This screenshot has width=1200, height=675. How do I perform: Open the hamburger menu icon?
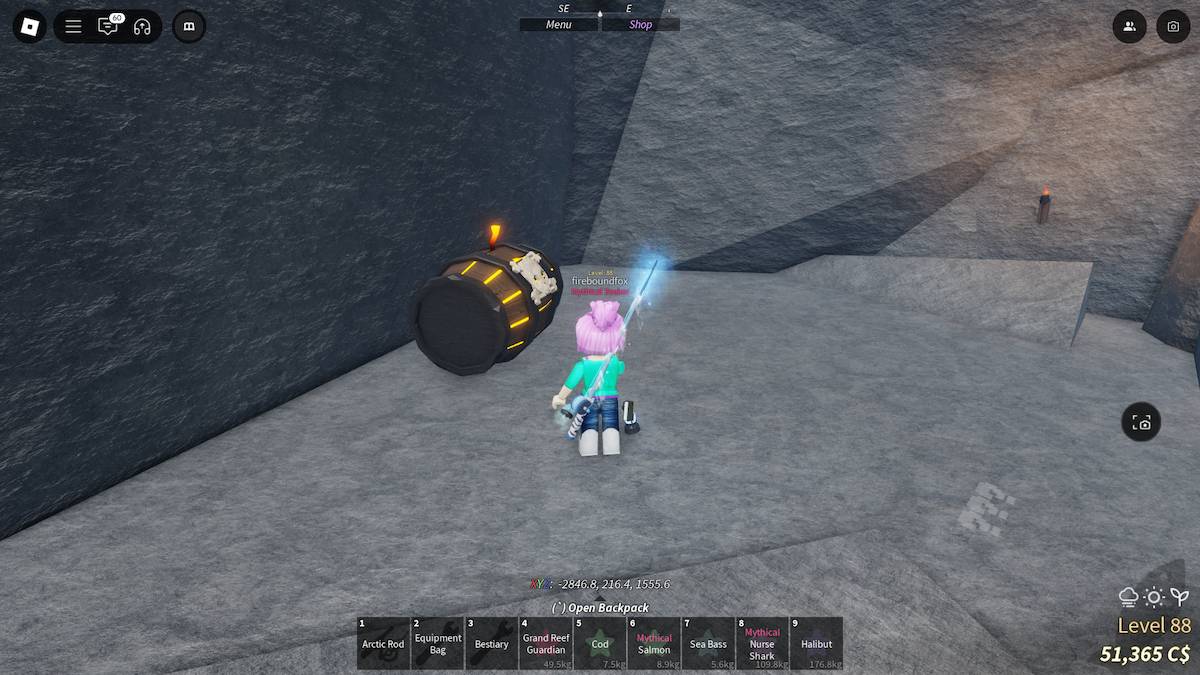pos(73,26)
